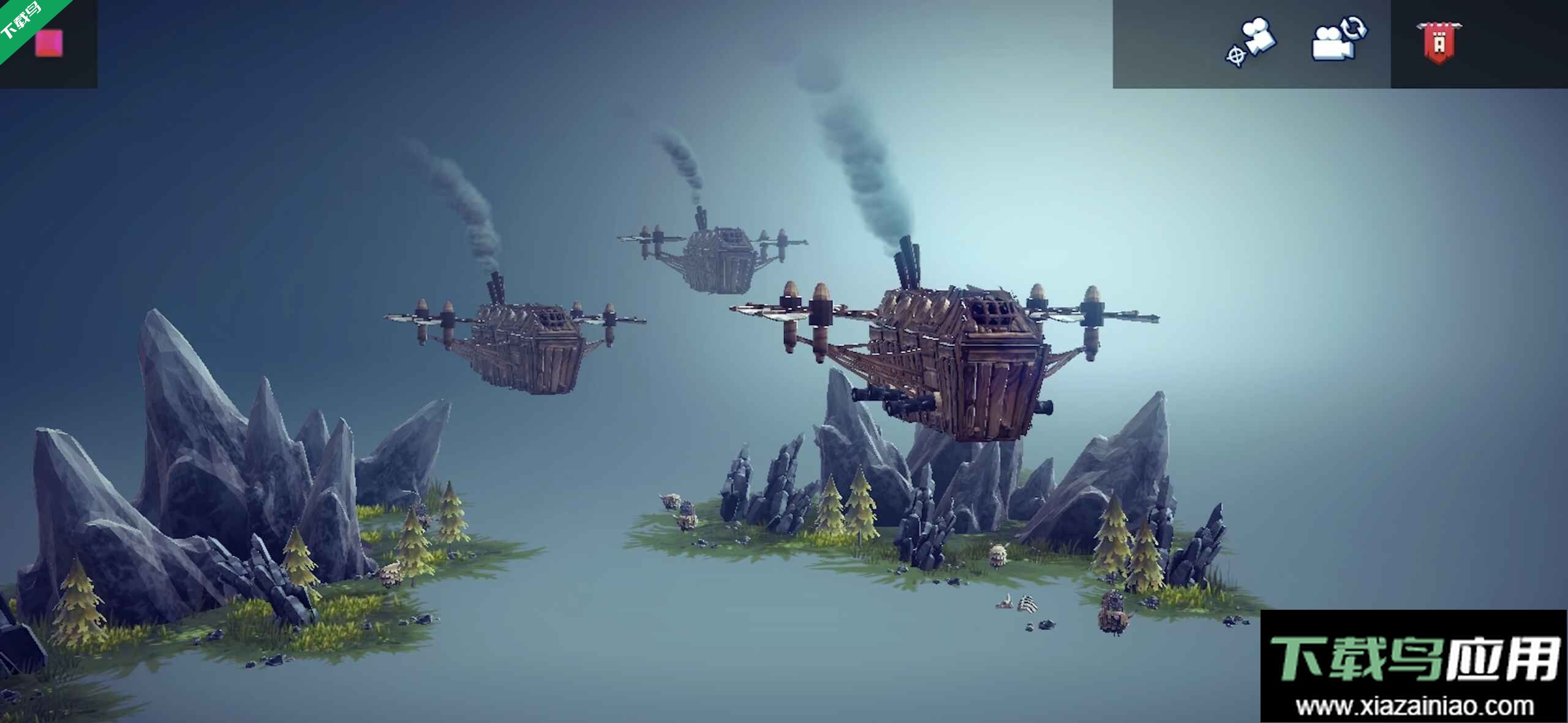
Task: Switch camera view with the rotating camera icon
Action: pyautogui.click(x=1338, y=40)
